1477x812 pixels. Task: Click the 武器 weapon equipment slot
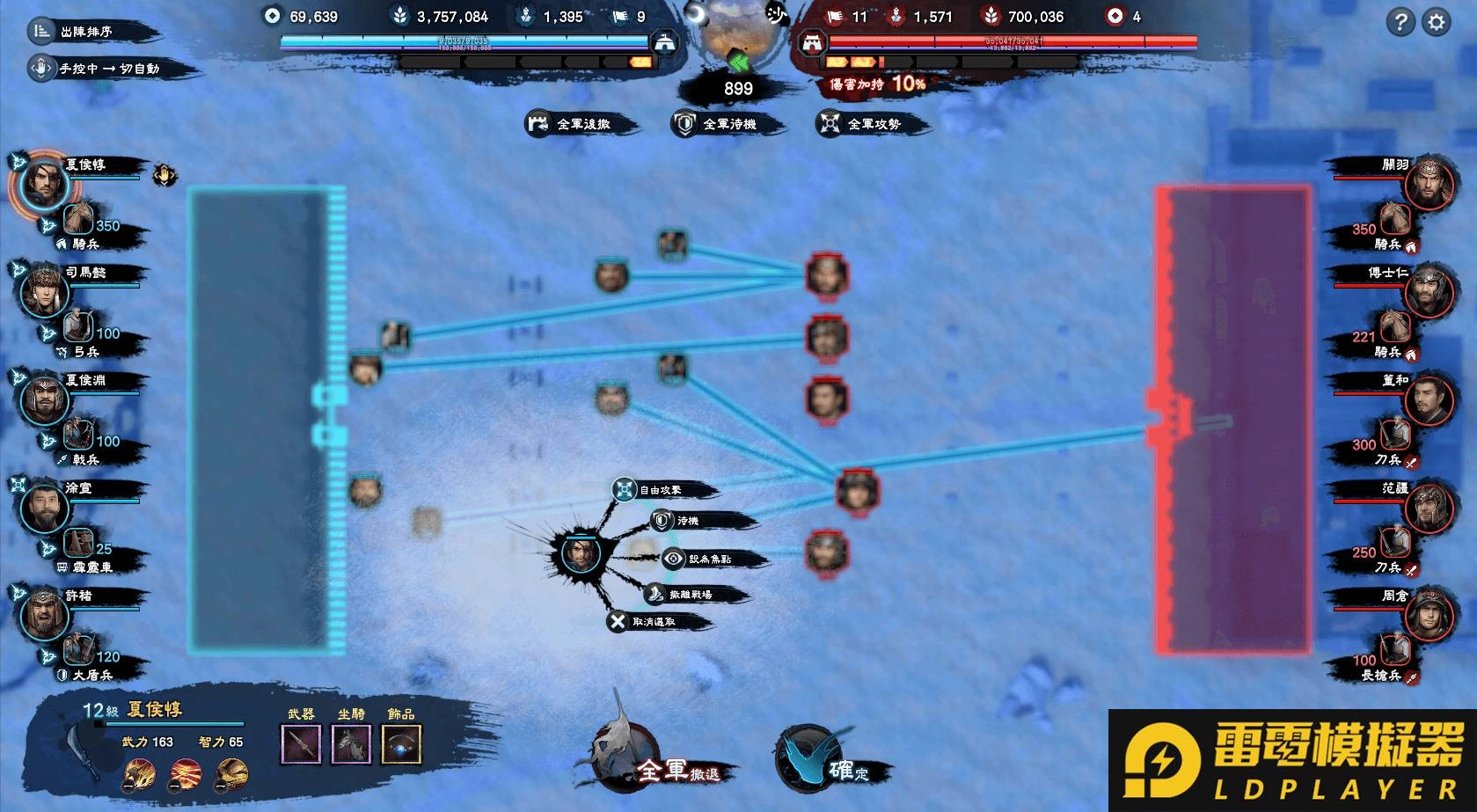tap(301, 744)
